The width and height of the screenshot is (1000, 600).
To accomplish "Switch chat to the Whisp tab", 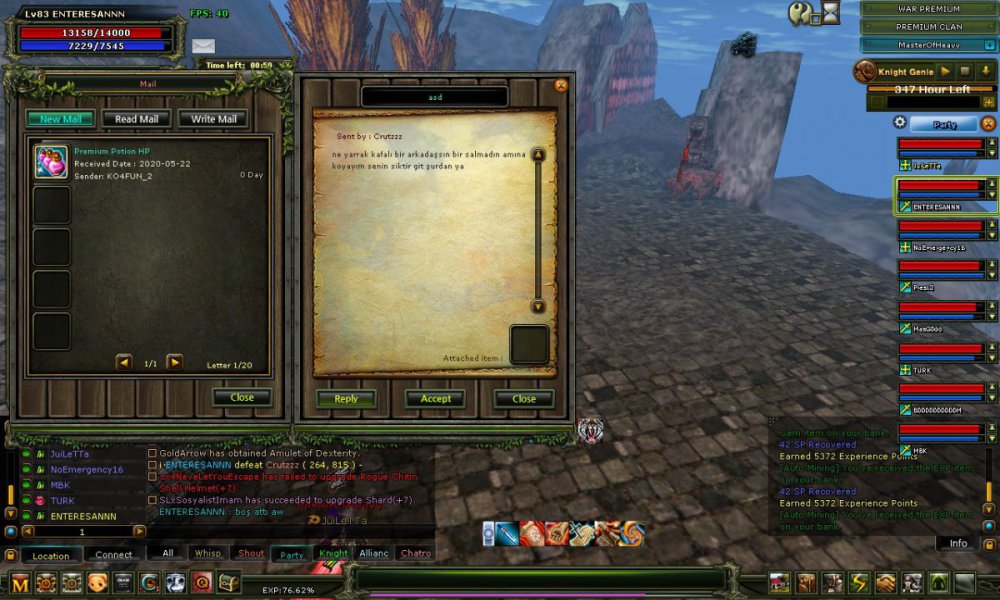I will pos(208,553).
